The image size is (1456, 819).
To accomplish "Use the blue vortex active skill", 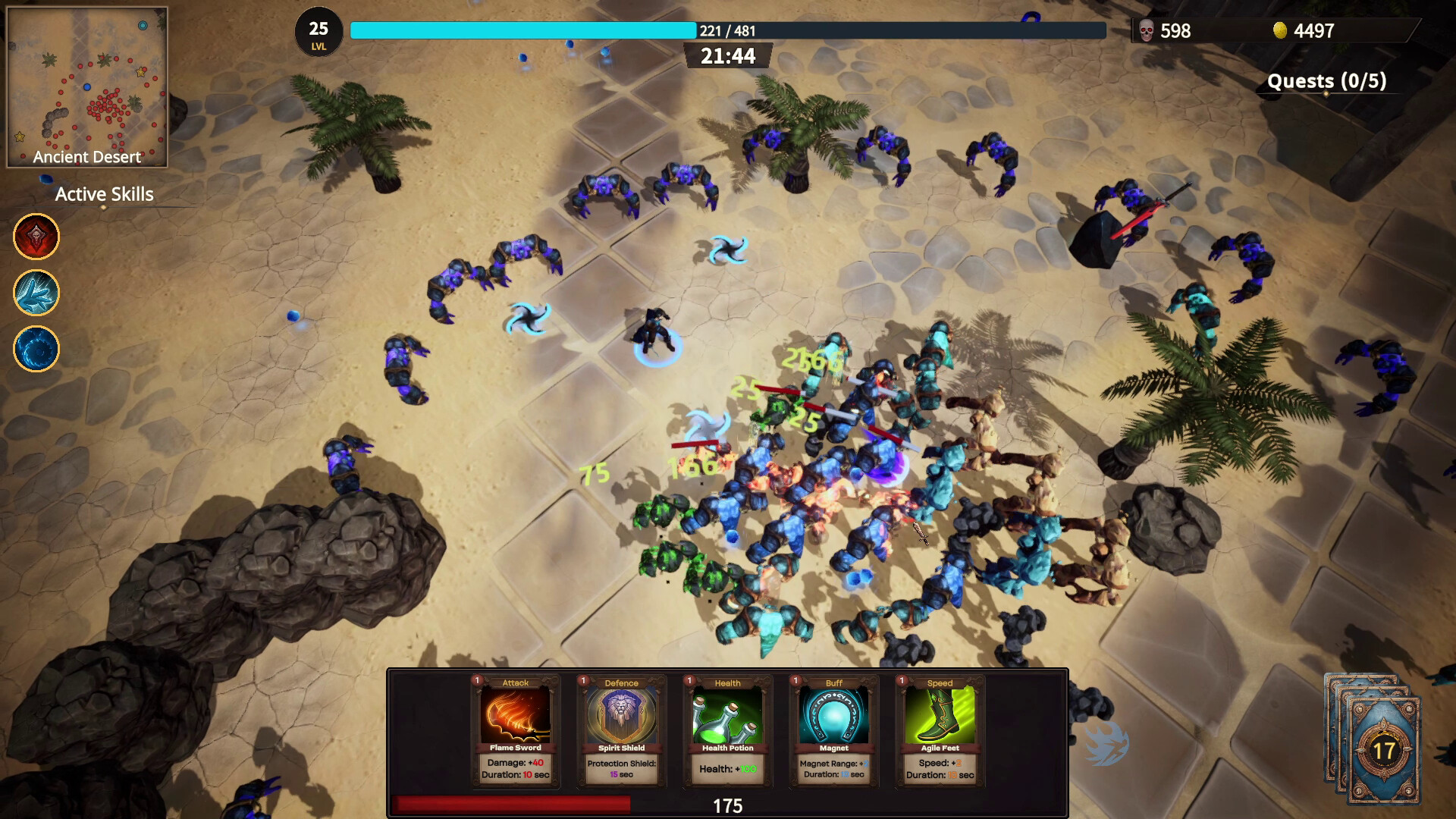I will 36,349.
